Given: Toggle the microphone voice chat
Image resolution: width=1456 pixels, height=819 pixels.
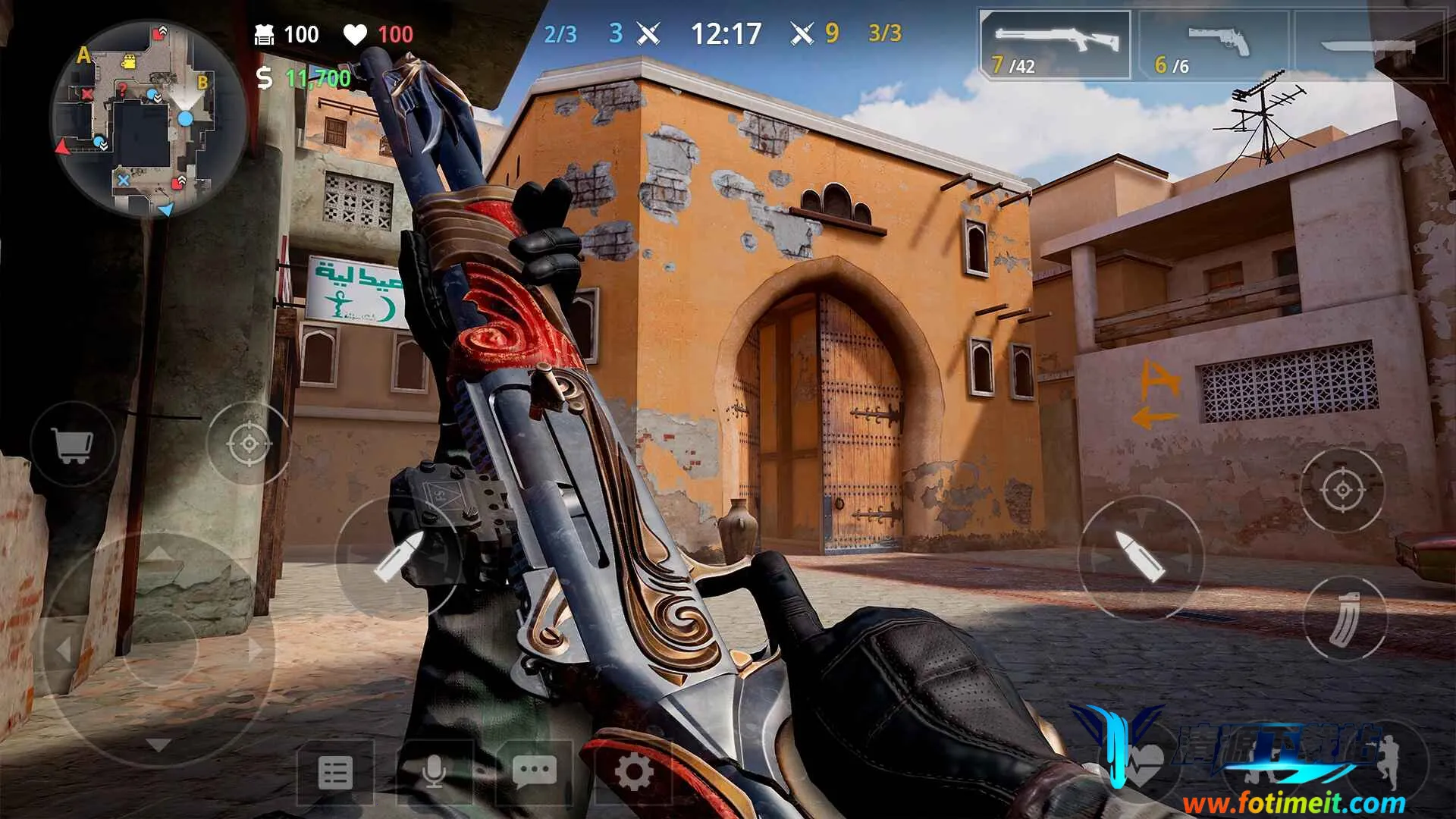Looking at the screenshot, I should click(435, 773).
